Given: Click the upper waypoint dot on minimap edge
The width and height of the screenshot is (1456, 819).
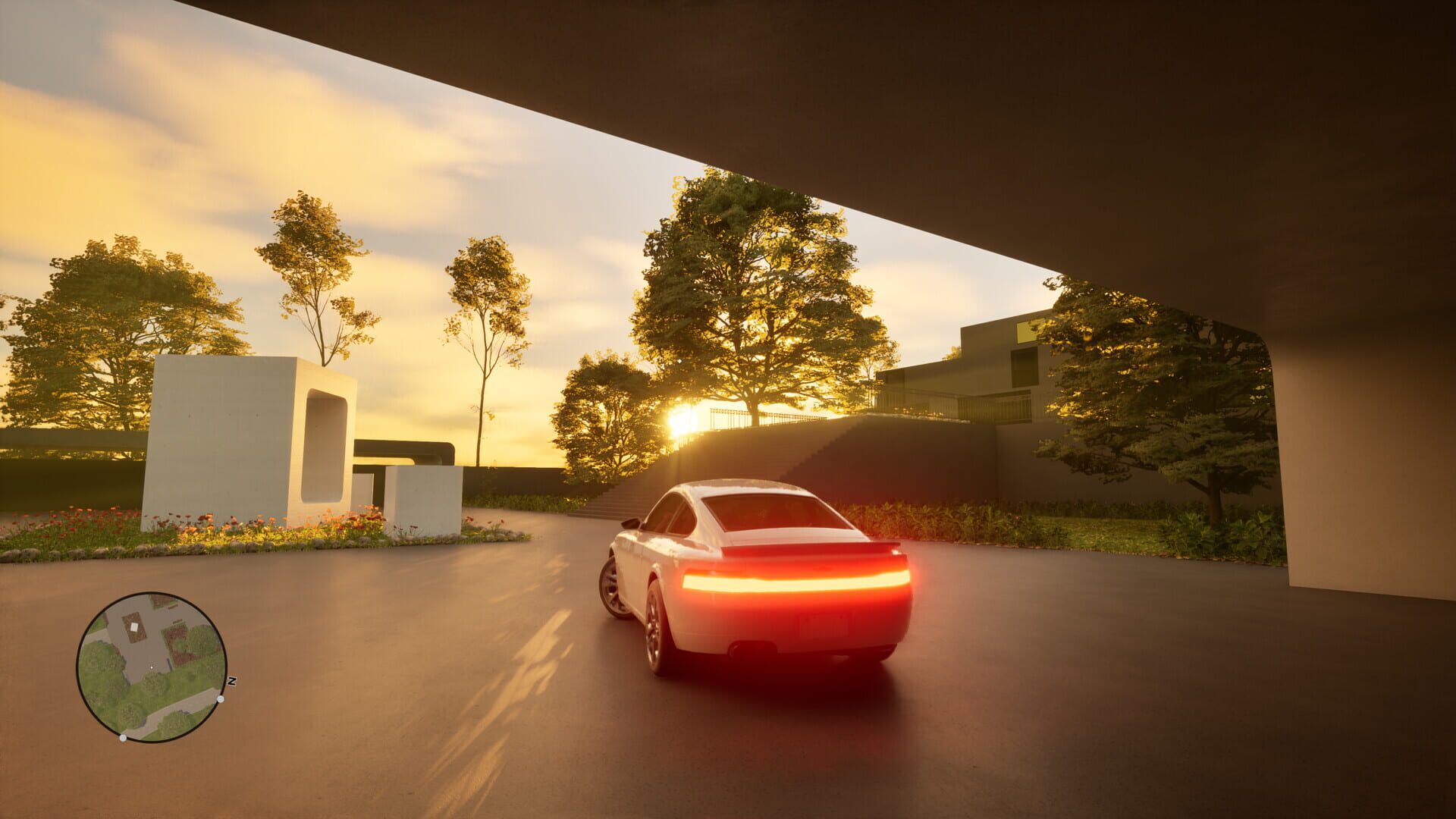Looking at the screenshot, I should click(x=220, y=699).
